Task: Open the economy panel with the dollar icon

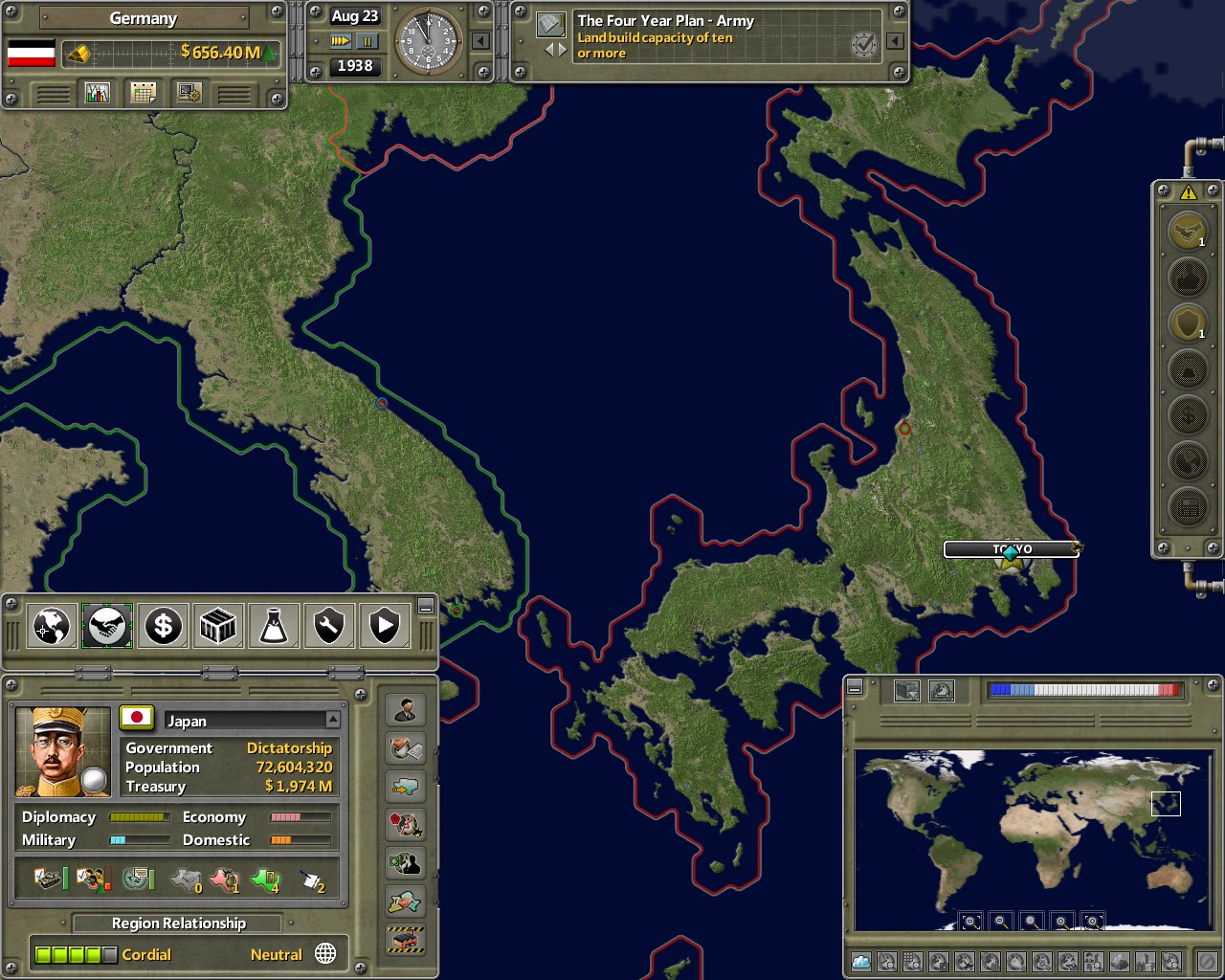Action: coord(163,626)
